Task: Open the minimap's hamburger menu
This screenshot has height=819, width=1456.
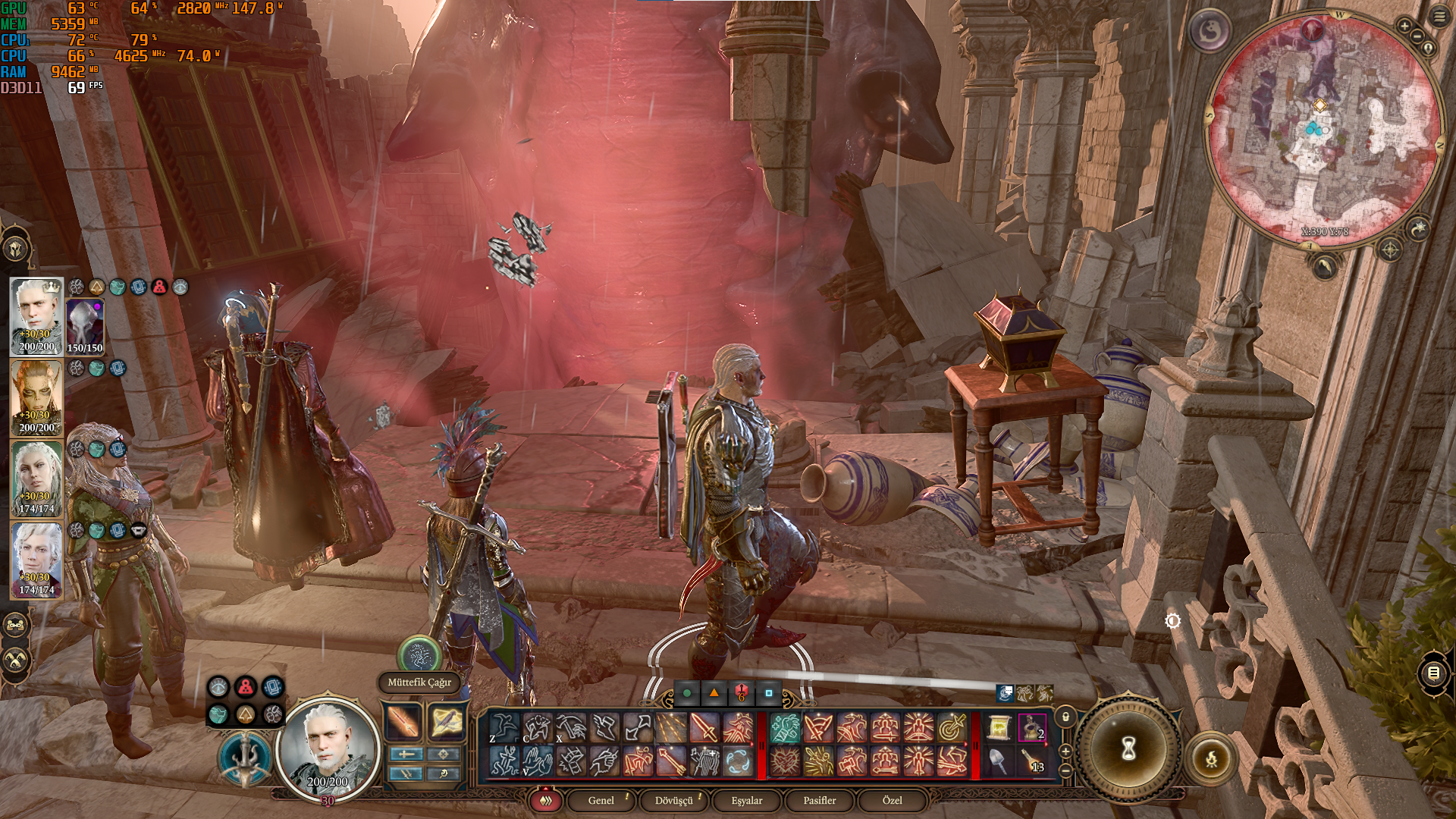Action: tap(1439, 16)
